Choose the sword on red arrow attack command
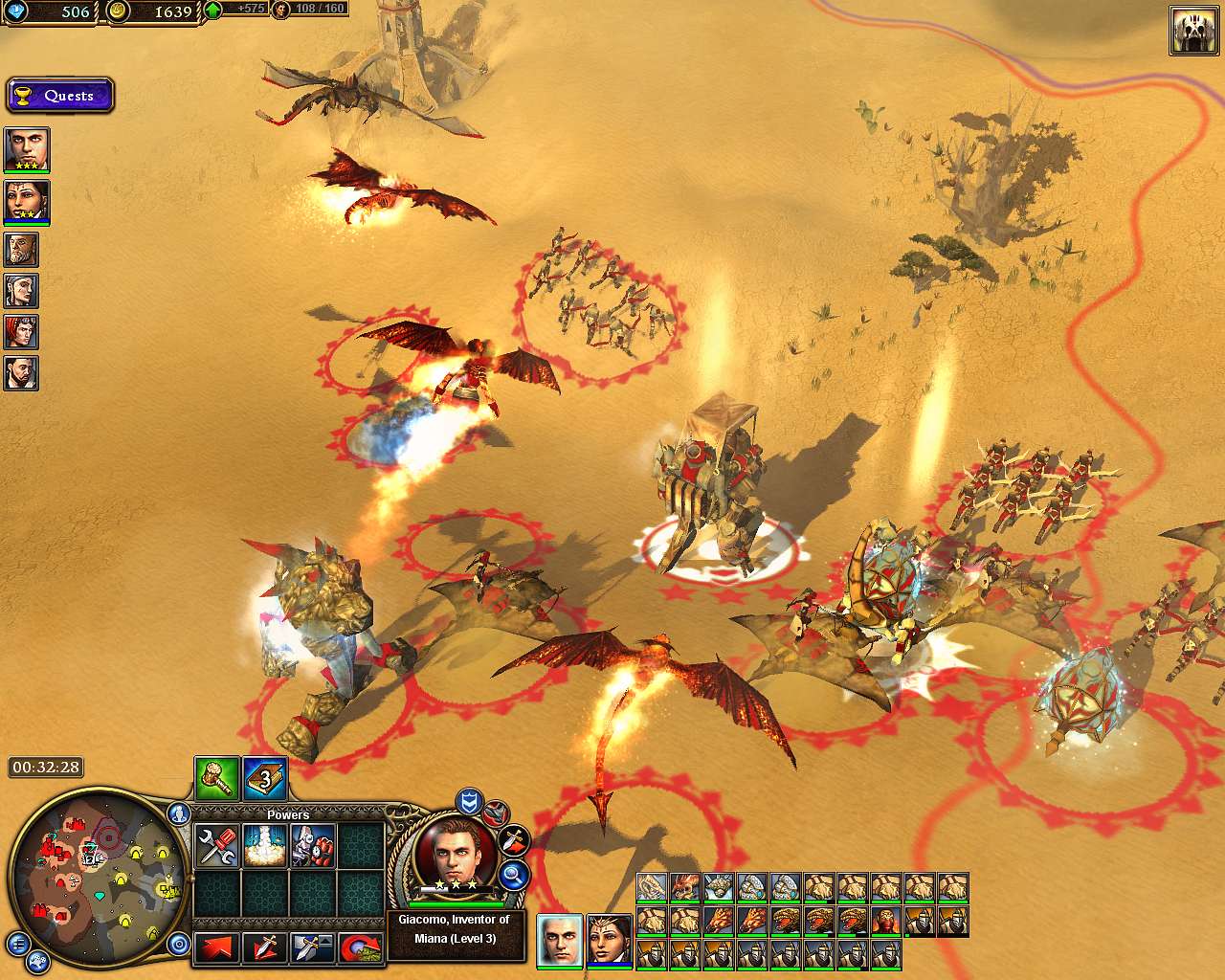 pyautogui.click(x=264, y=947)
